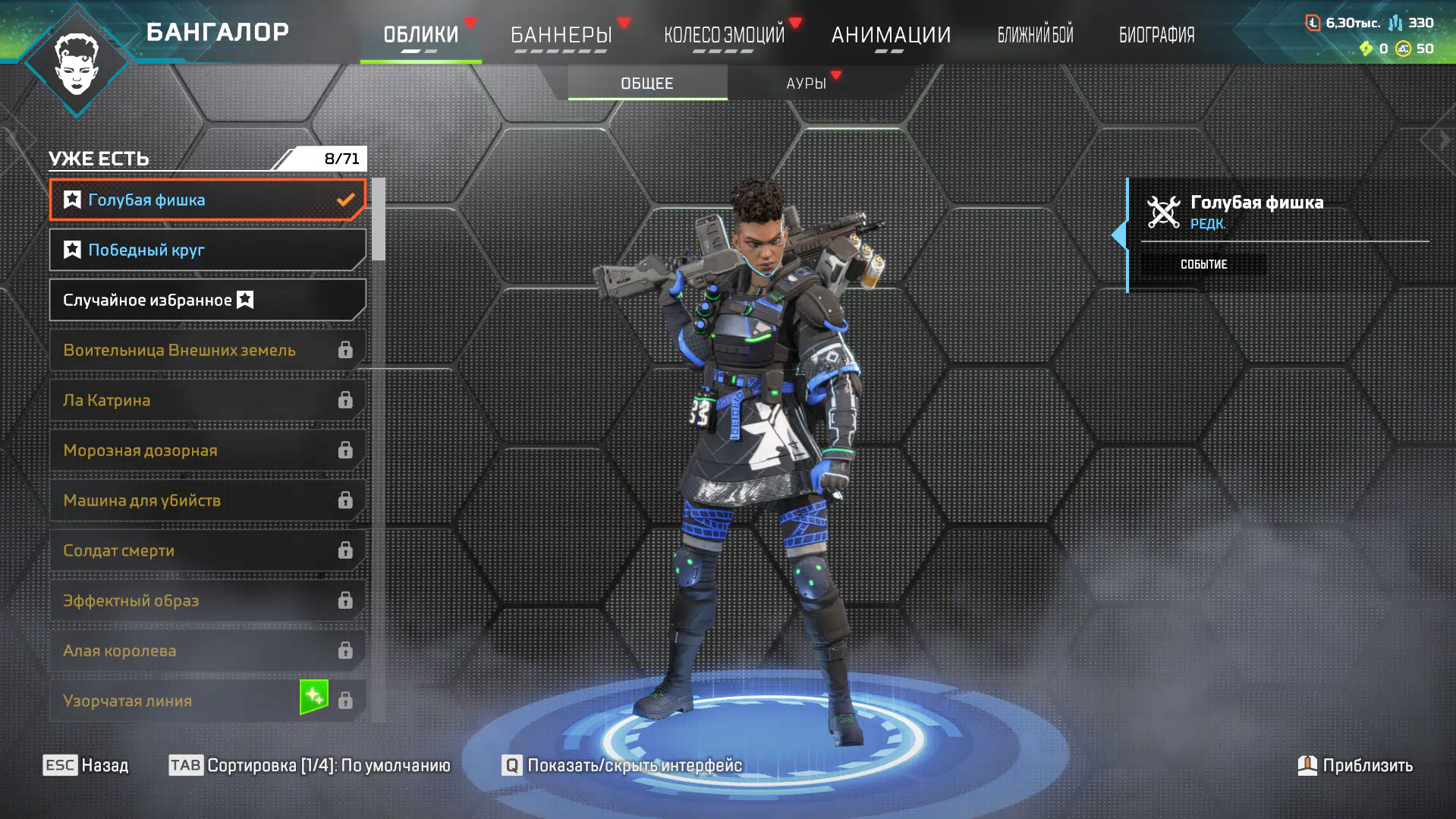1456x819 pixels.
Task: Choose the Победный круг skin
Action: pyautogui.click(x=206, y=250)
